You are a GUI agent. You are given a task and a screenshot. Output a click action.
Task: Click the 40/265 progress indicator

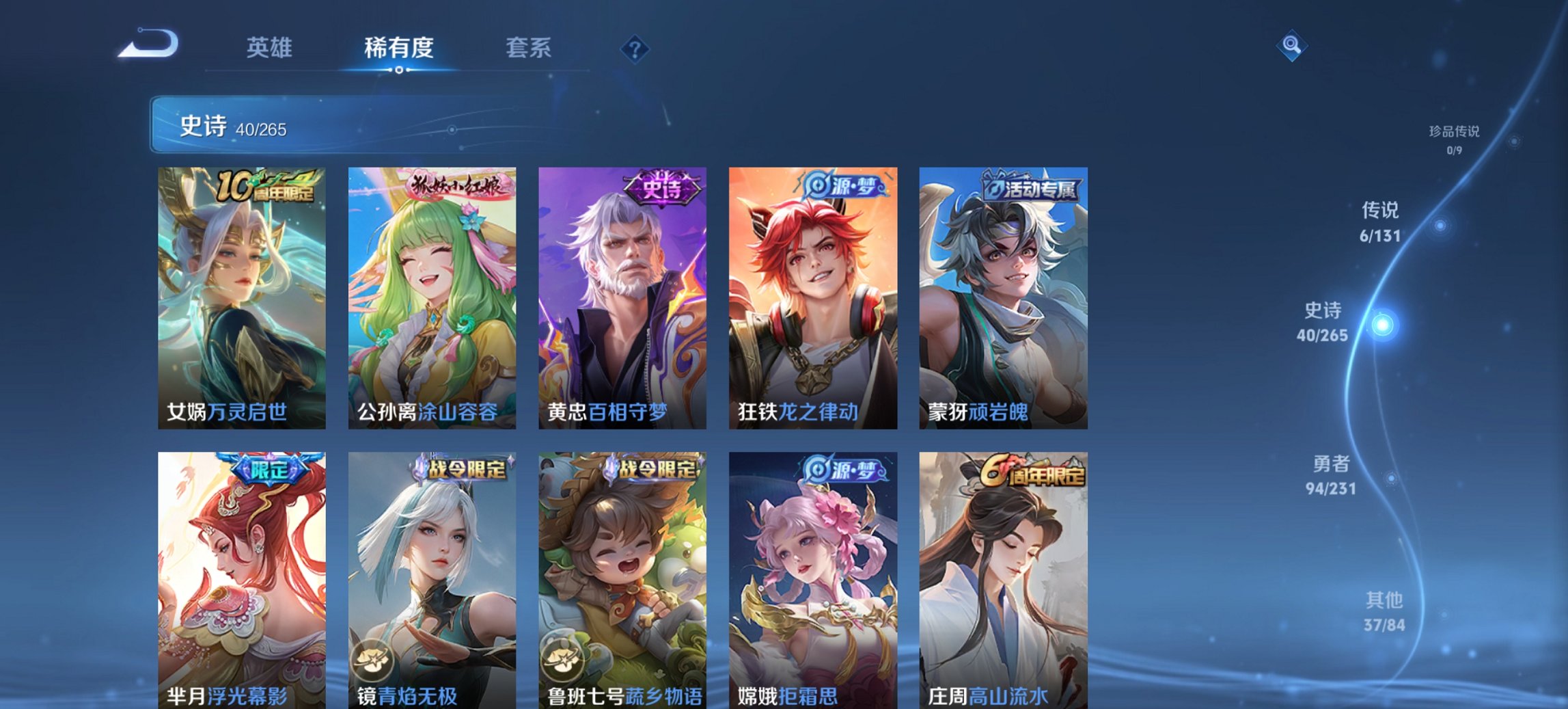pyautogui.click(x=258, y=128)
